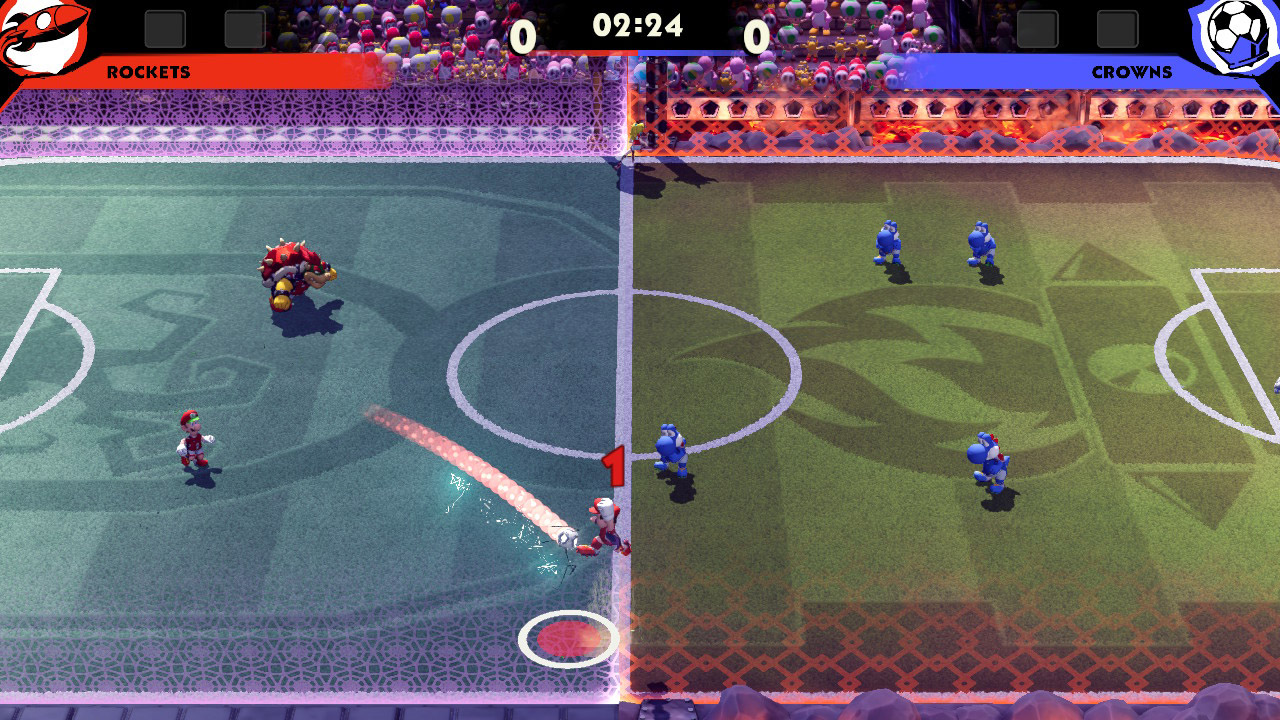This screenshot has height=720, width=1280.
Task: Click the yellow ball at Bowser's feet
Action: pyautogui.click(x=282, y=302)
